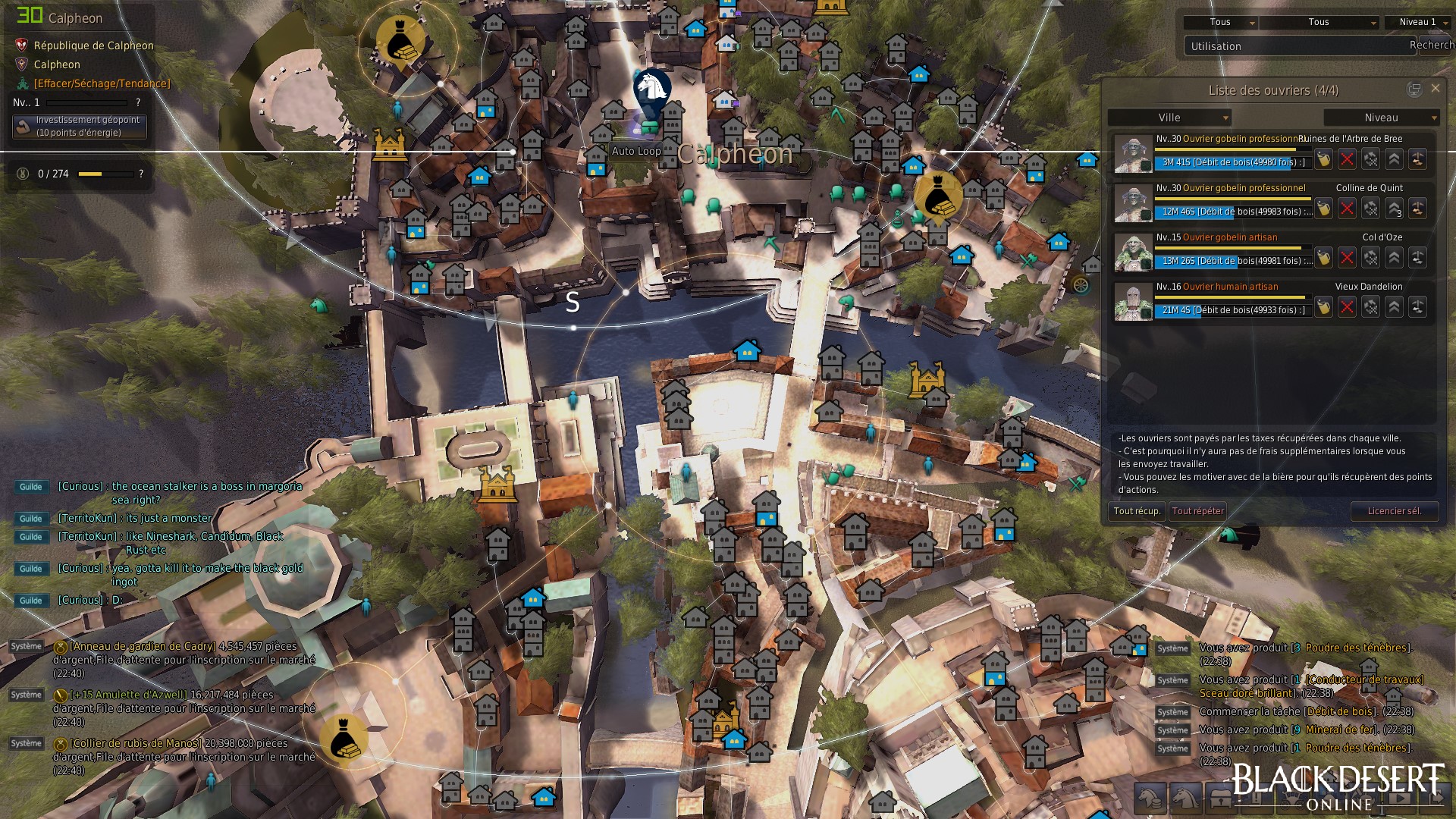Click the Auto Loop label on the map
This screenshot has width=1456, height=819.
point(635,151)
